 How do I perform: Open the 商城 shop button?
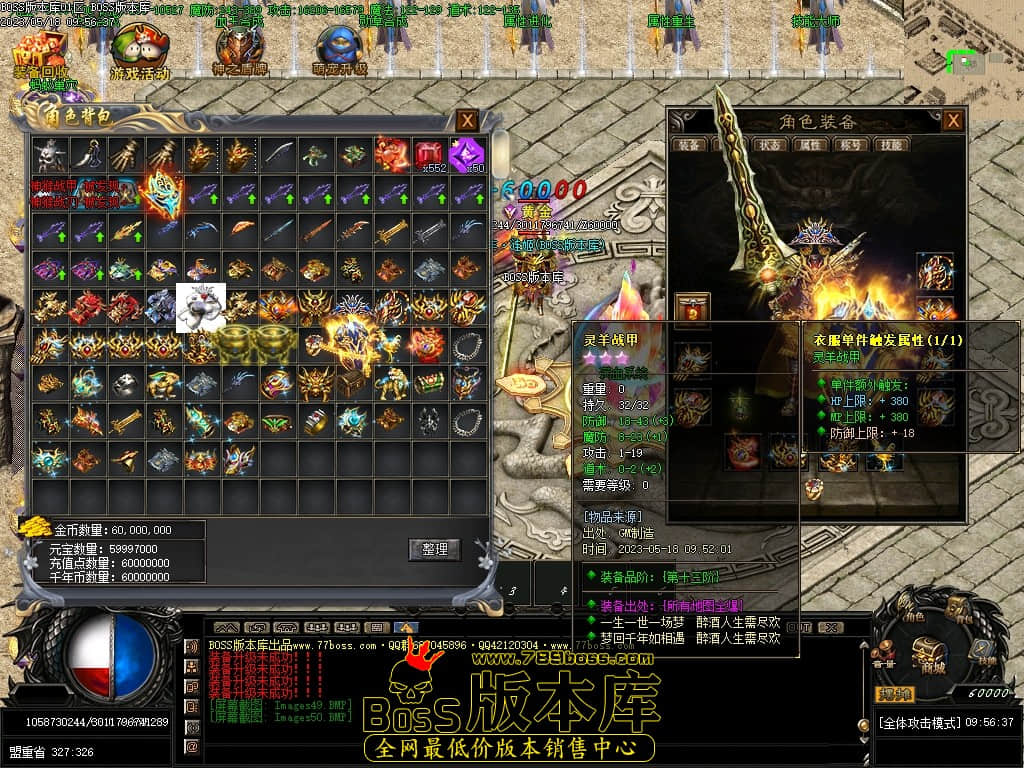click(932, 650)
